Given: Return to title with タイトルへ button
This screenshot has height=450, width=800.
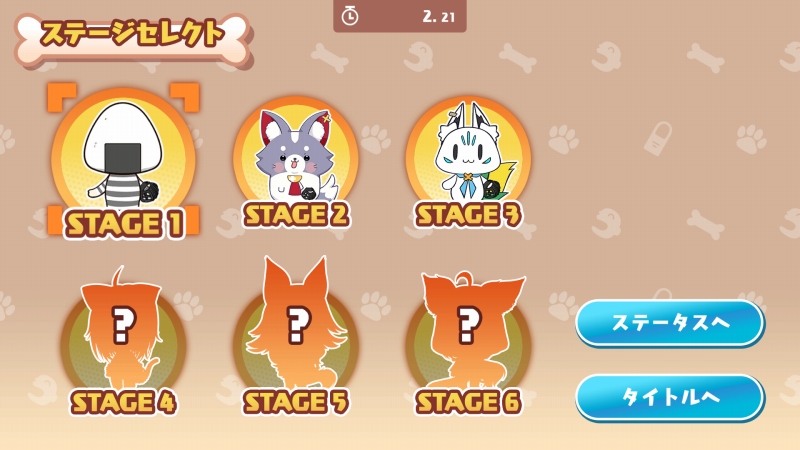Looking at the screenshot, I should 669,396.
